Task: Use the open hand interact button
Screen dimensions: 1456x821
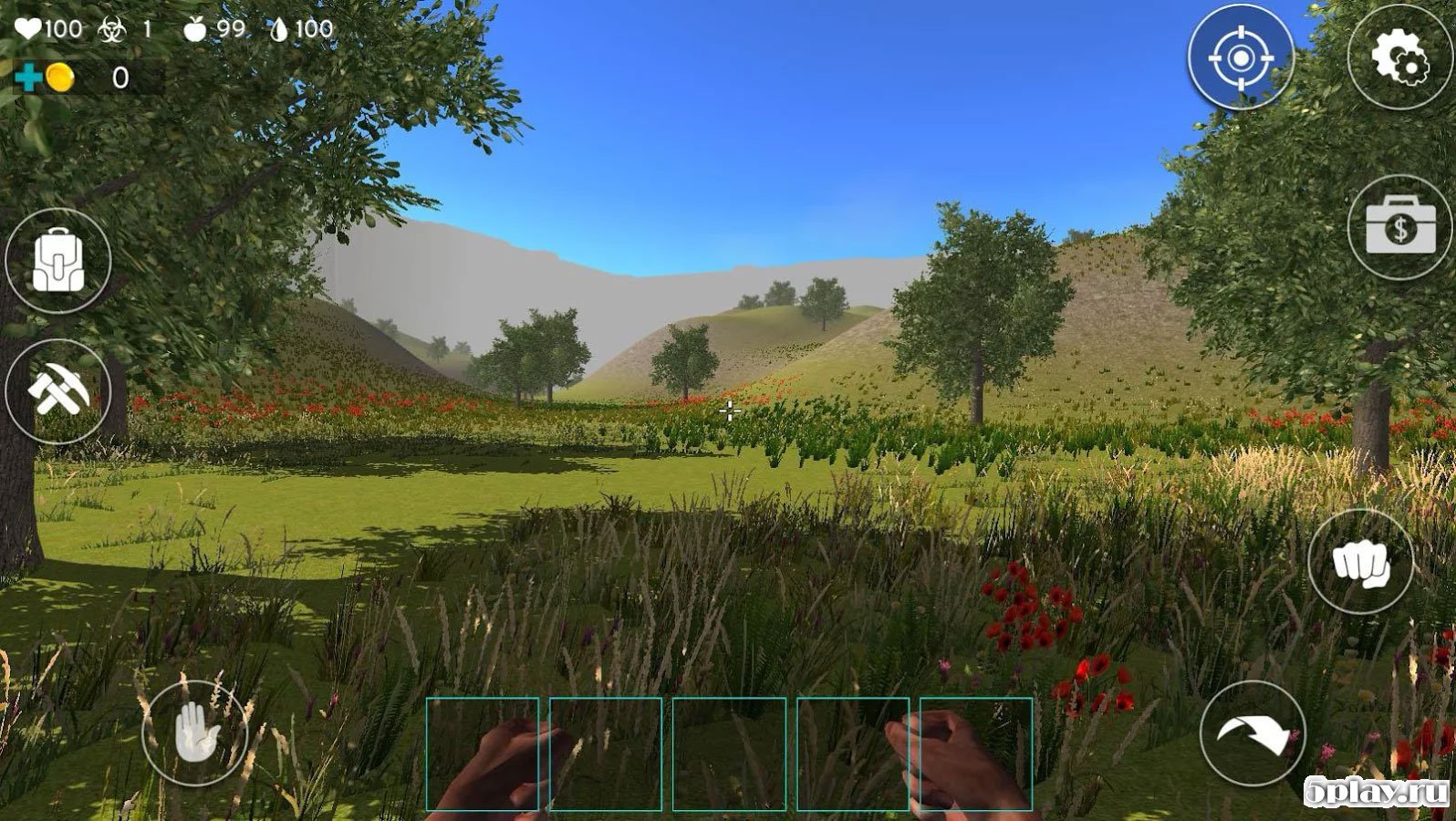Action: (x=195, y=733)
